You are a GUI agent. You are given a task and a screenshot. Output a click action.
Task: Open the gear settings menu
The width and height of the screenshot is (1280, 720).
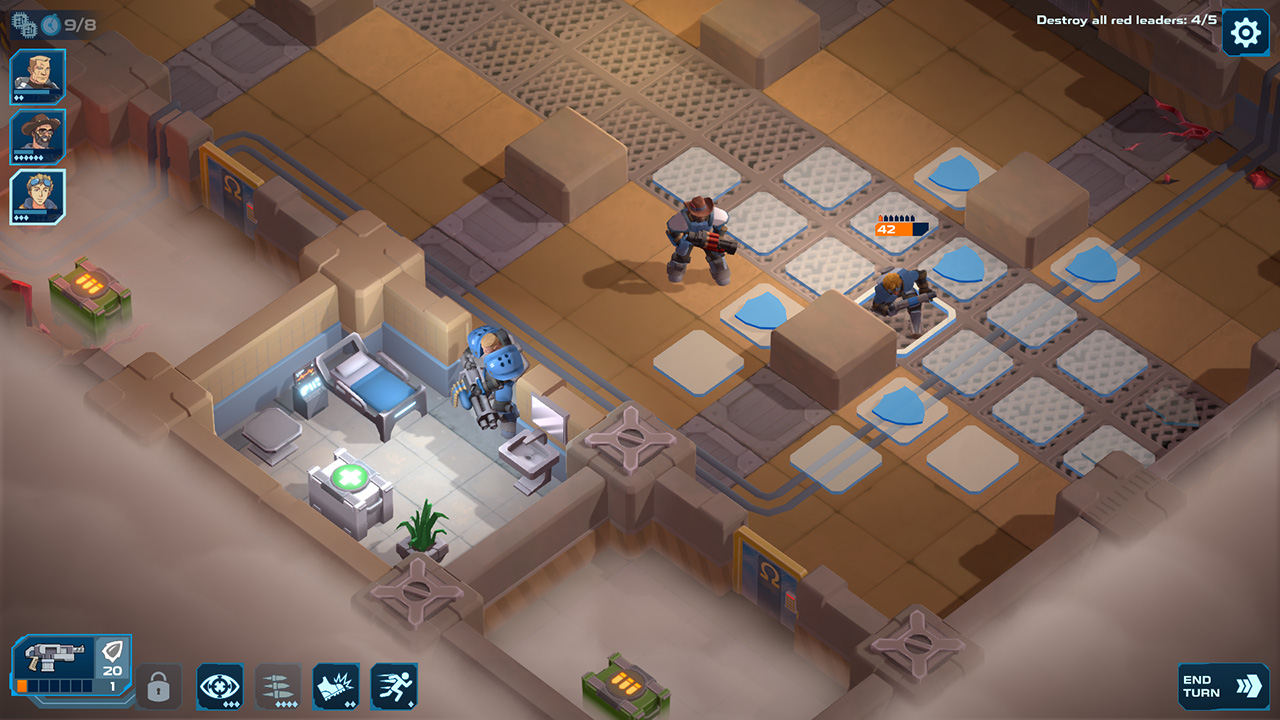[x=1245, y=34]
